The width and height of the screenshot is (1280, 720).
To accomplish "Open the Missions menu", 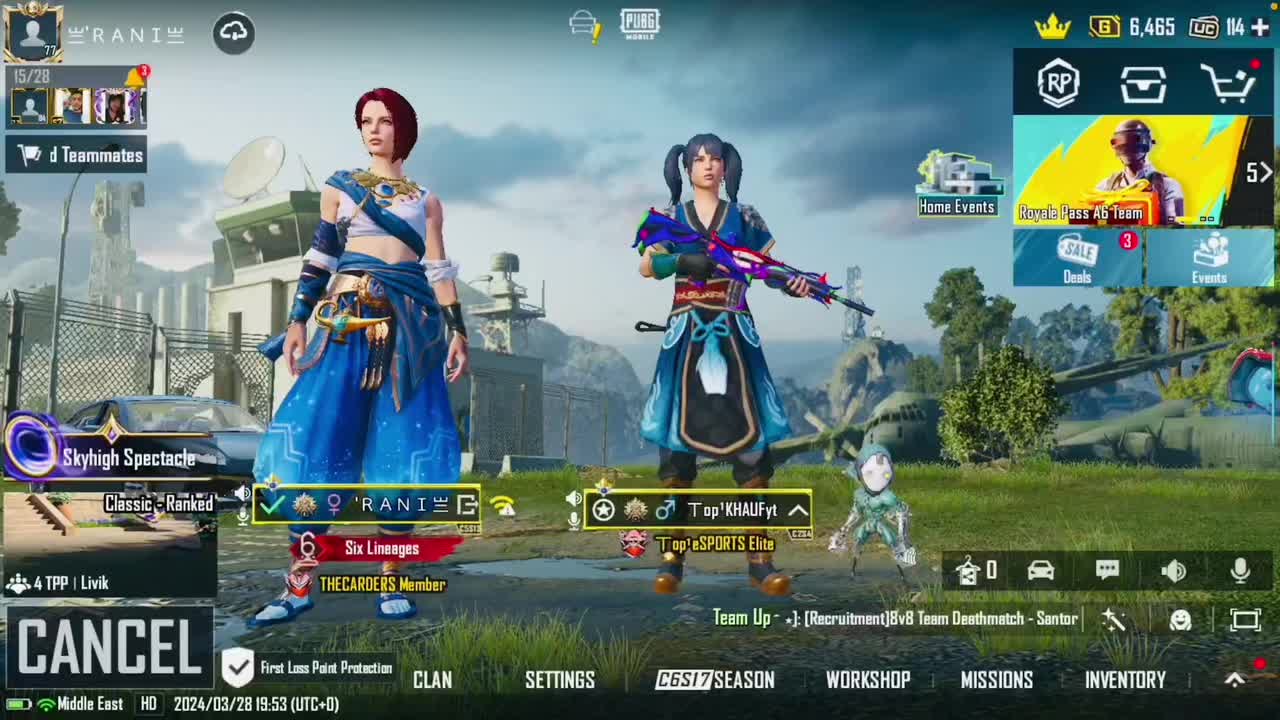I will click(x=996, y=680).
